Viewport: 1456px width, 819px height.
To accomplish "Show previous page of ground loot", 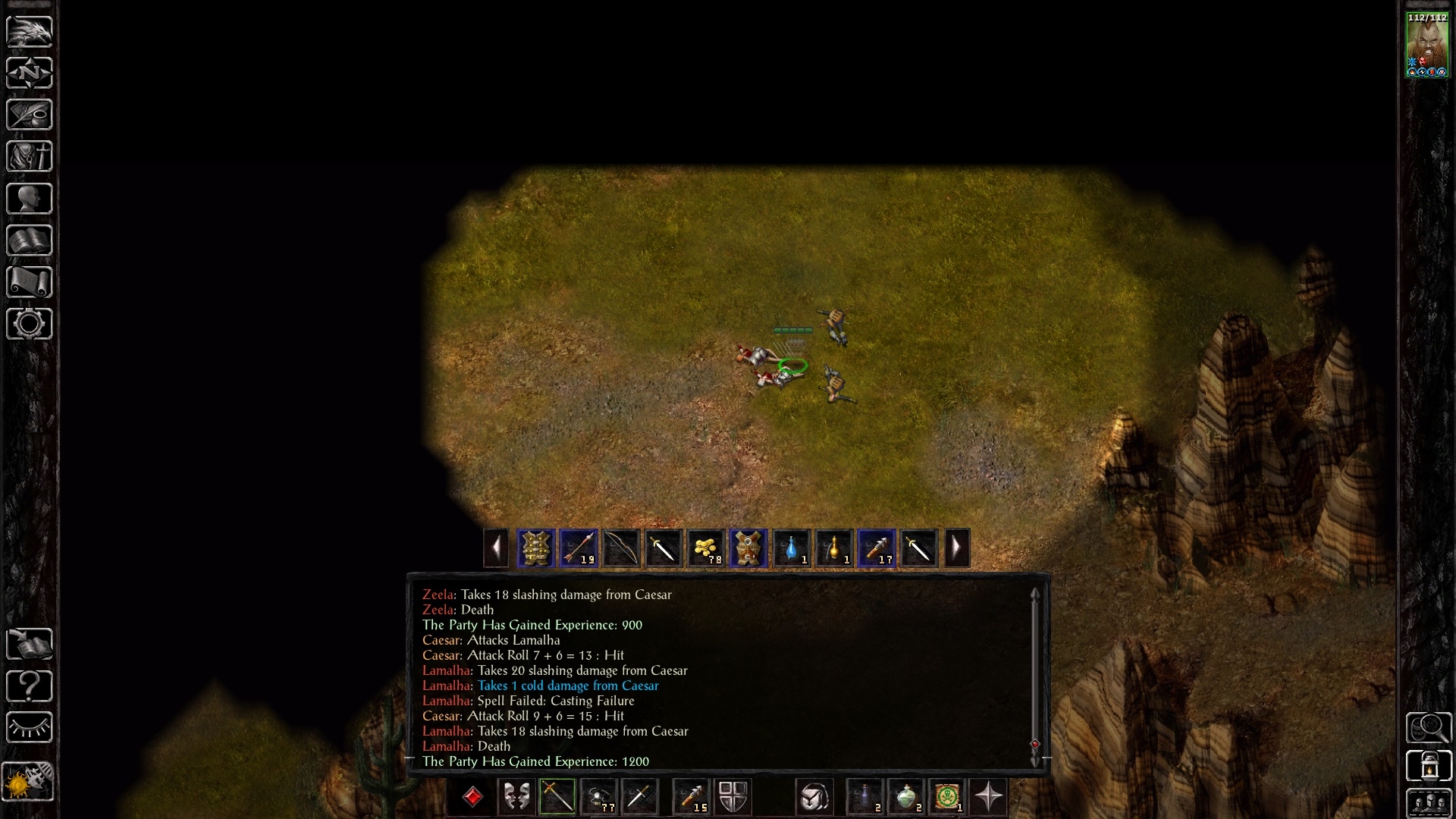I will point(496,548).
